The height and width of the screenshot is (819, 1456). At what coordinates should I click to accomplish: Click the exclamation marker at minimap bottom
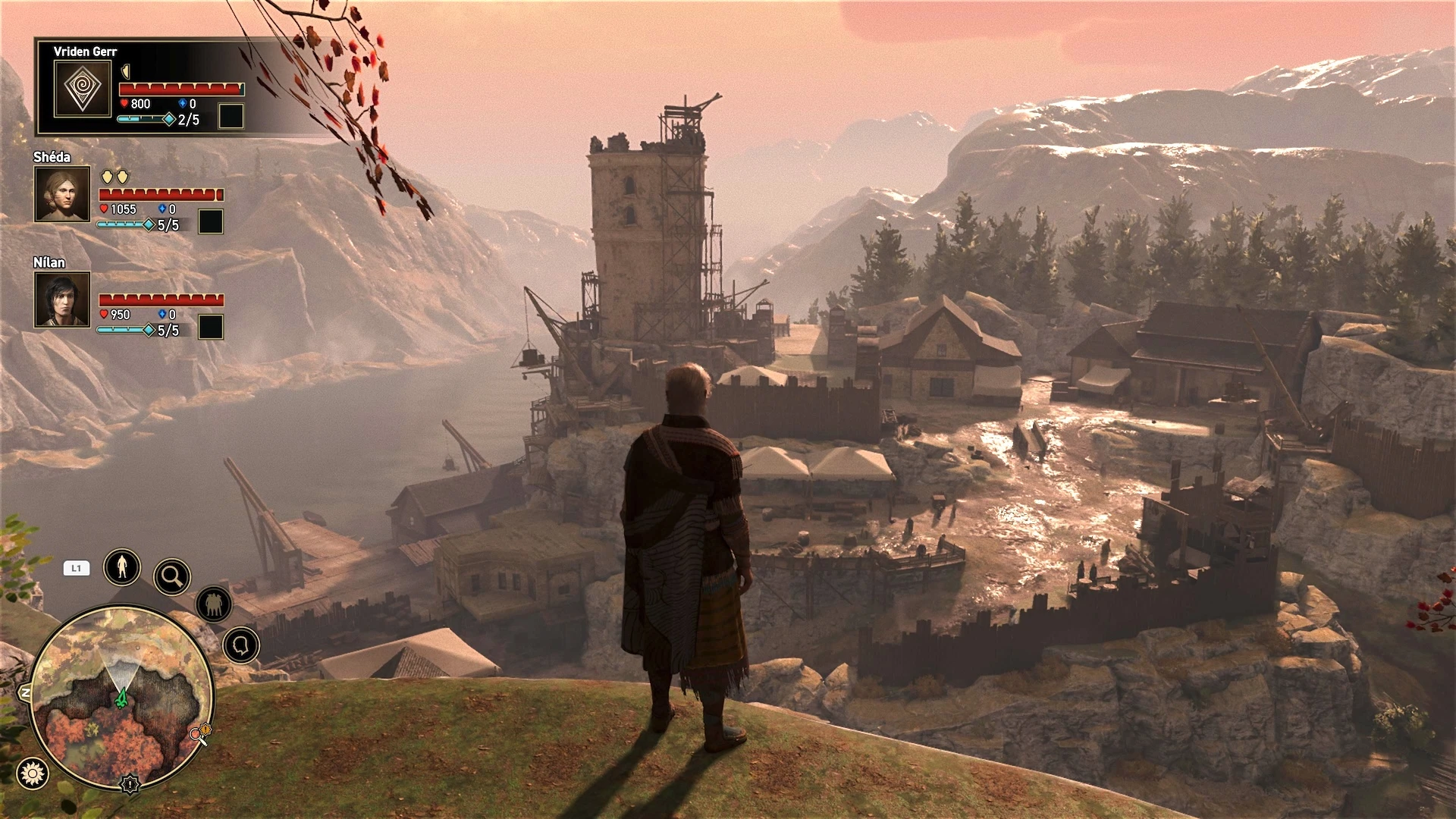[130, 784]
